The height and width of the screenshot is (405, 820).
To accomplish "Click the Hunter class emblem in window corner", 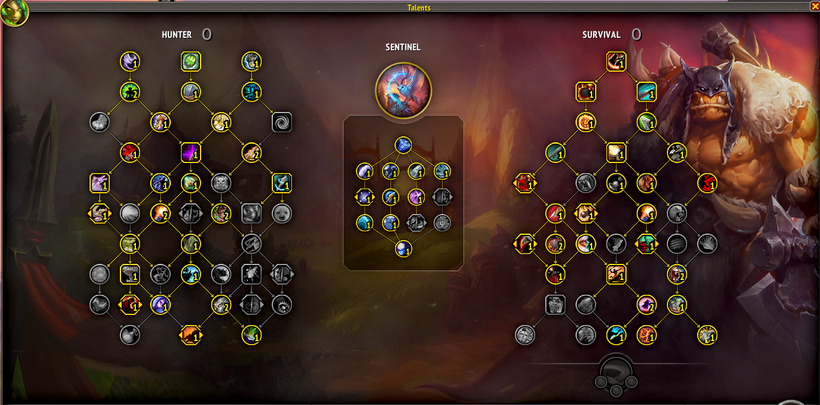I will (14, 12).
